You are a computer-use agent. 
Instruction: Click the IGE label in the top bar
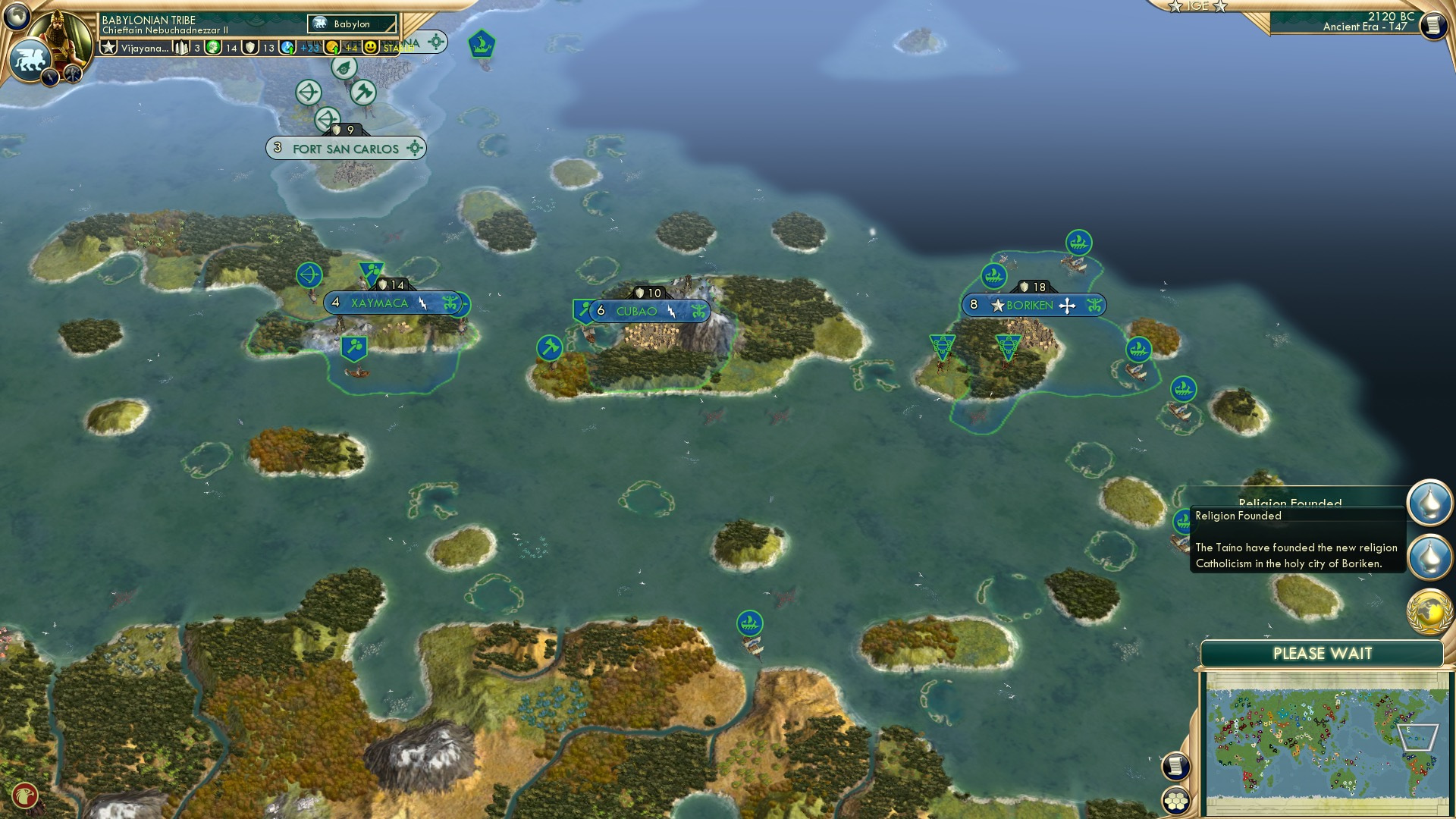[x=1197, y=8]
